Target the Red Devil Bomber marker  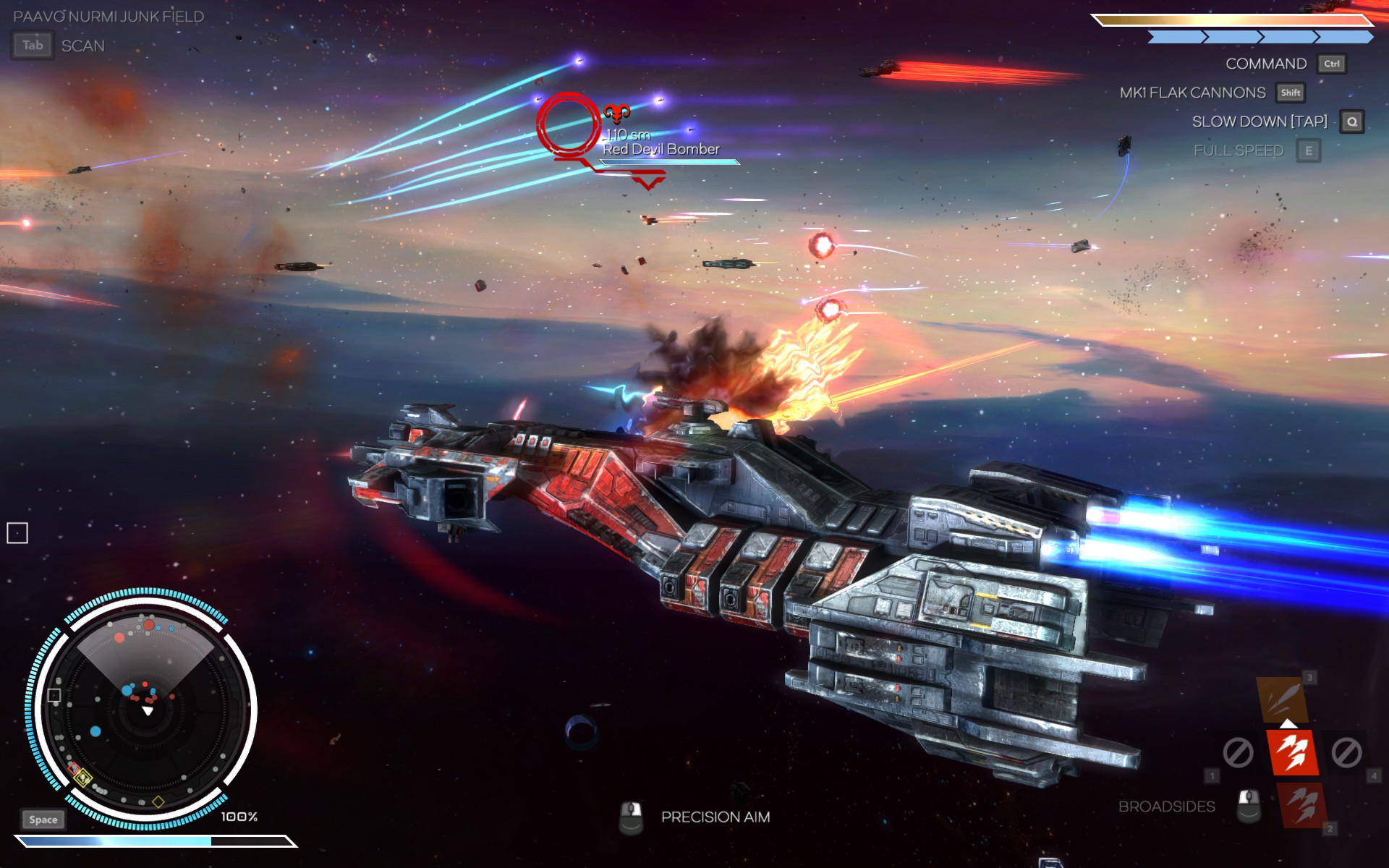tap(569, 125)
